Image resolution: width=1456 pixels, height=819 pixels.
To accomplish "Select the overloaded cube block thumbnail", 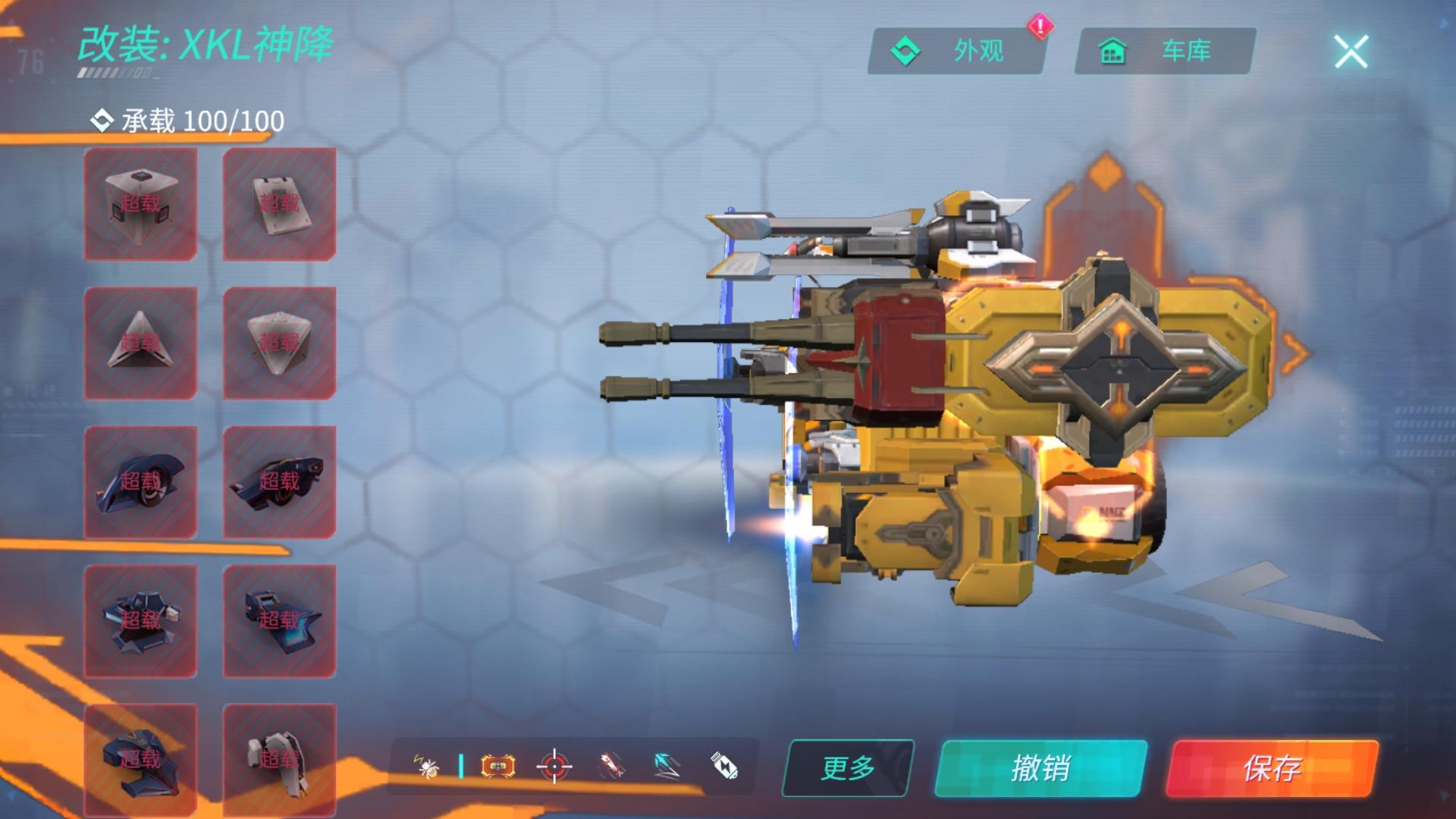I will tap(140, 202).
